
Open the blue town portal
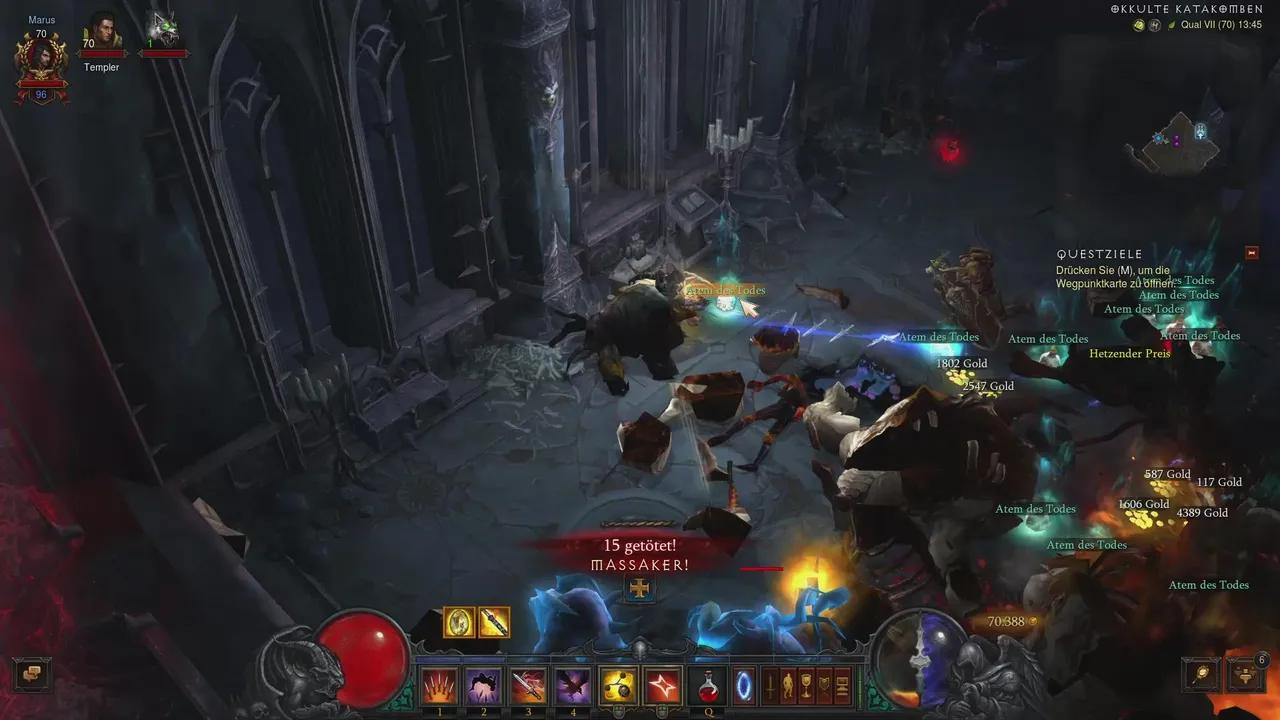click(745, 685)
